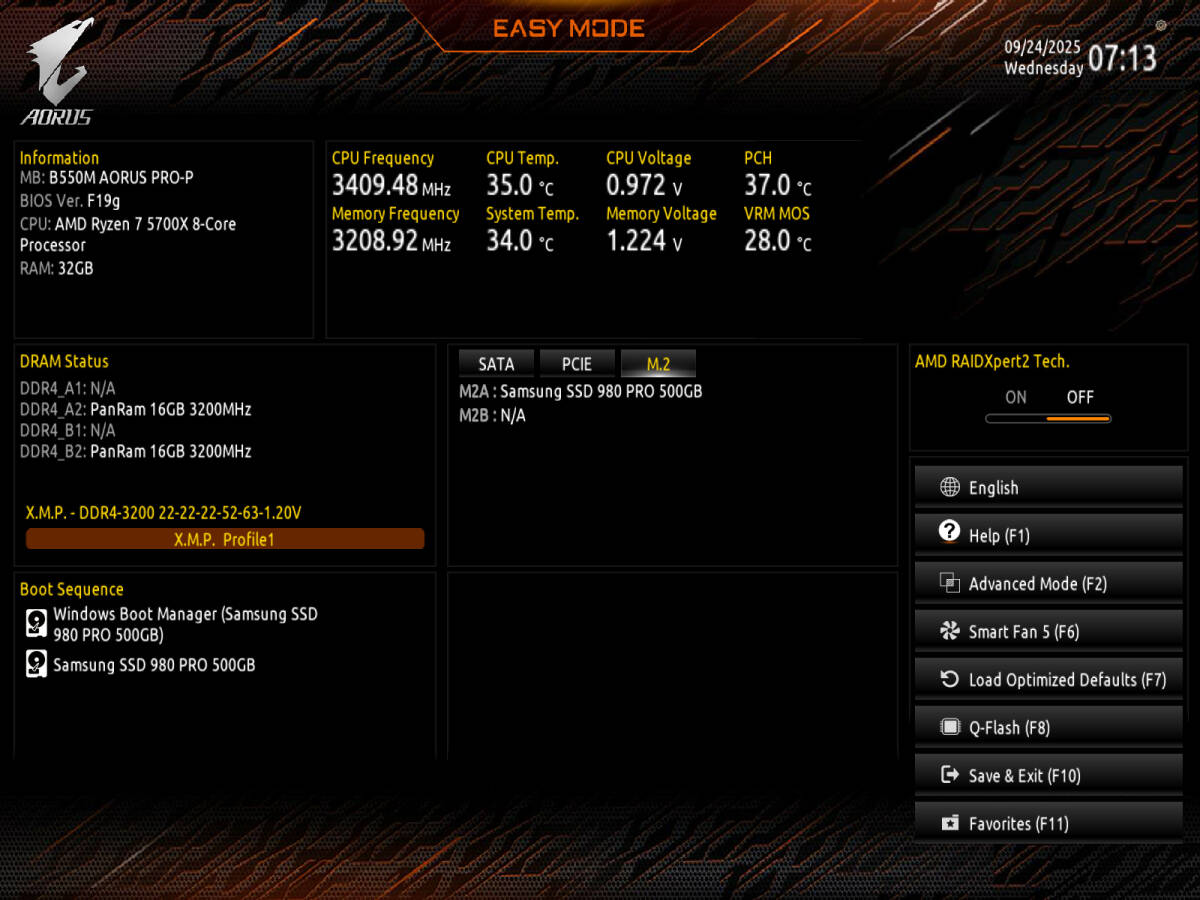Toggle the AMD RAIDXpert2 Tech switch

click(1047, 418)
